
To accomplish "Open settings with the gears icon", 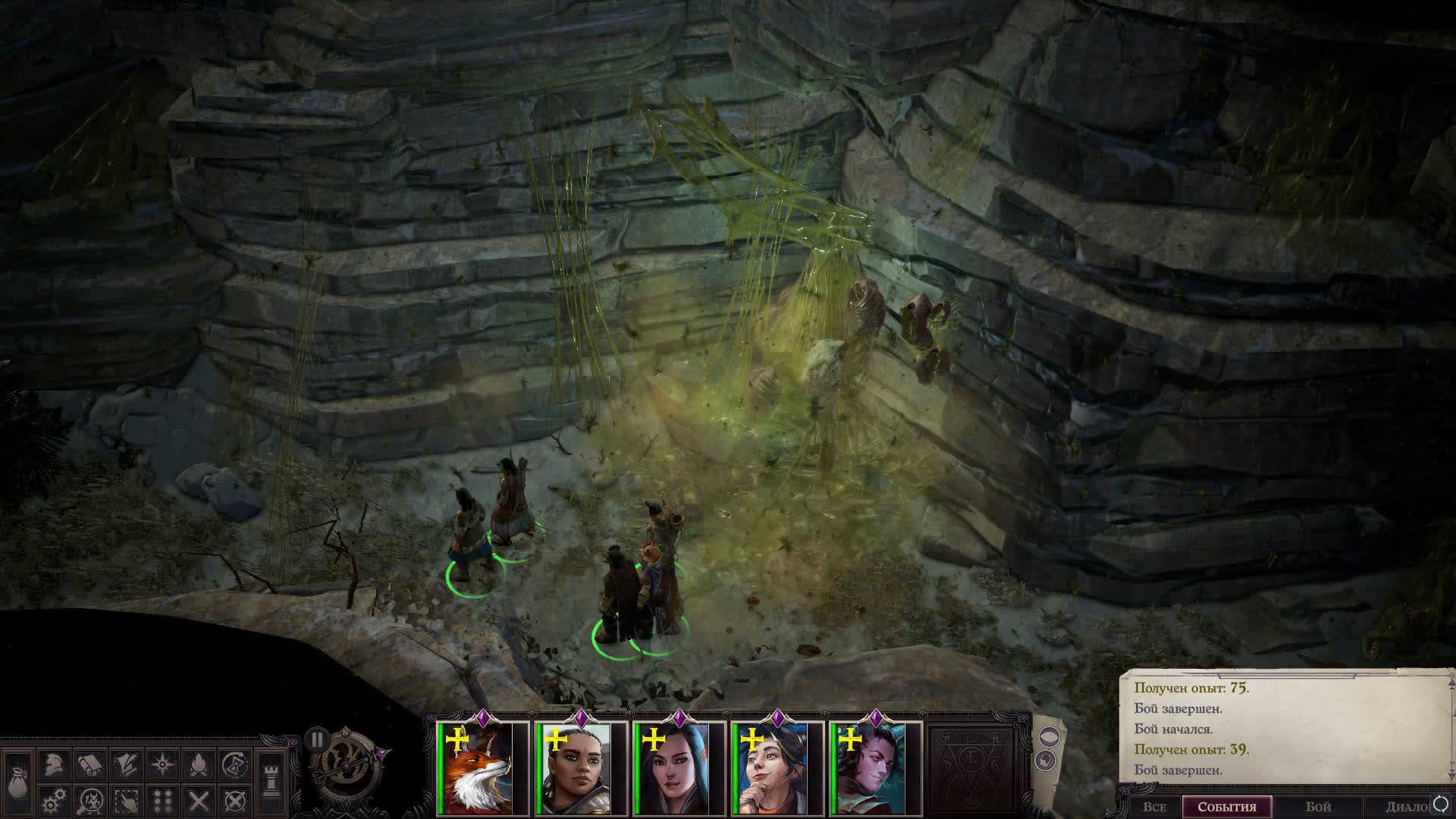I will click(52, 800).
